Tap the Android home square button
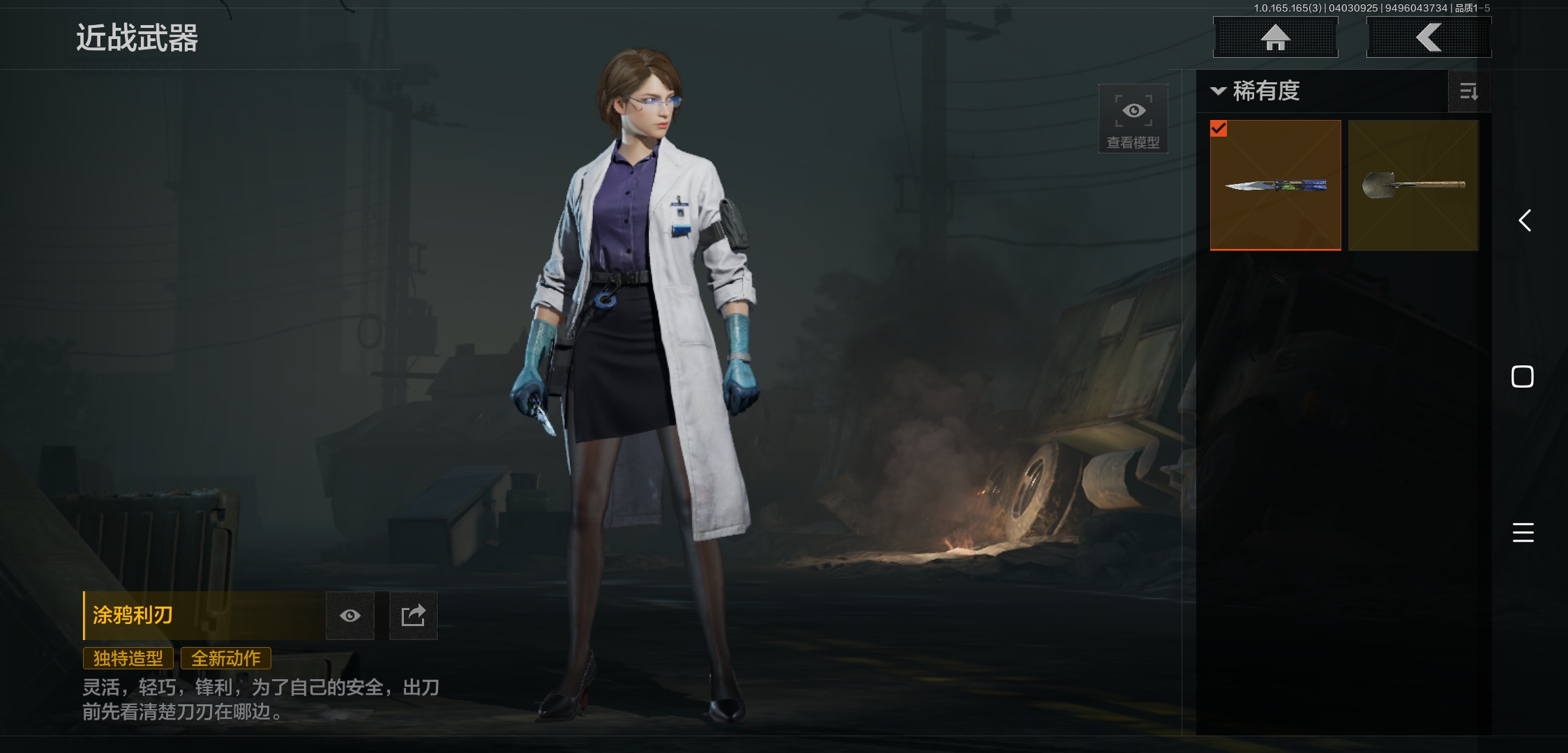 [x=1523, y=376]
